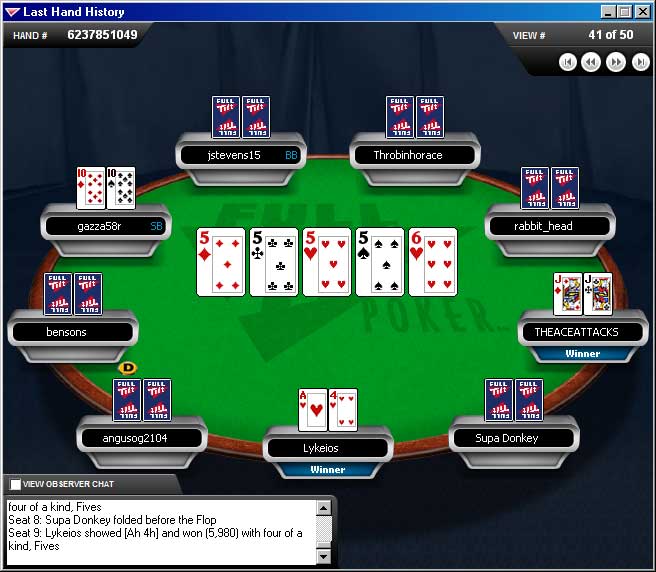Select the Throbinhorace player name plate
Screen dimensions: 656x572
(408, 155)
